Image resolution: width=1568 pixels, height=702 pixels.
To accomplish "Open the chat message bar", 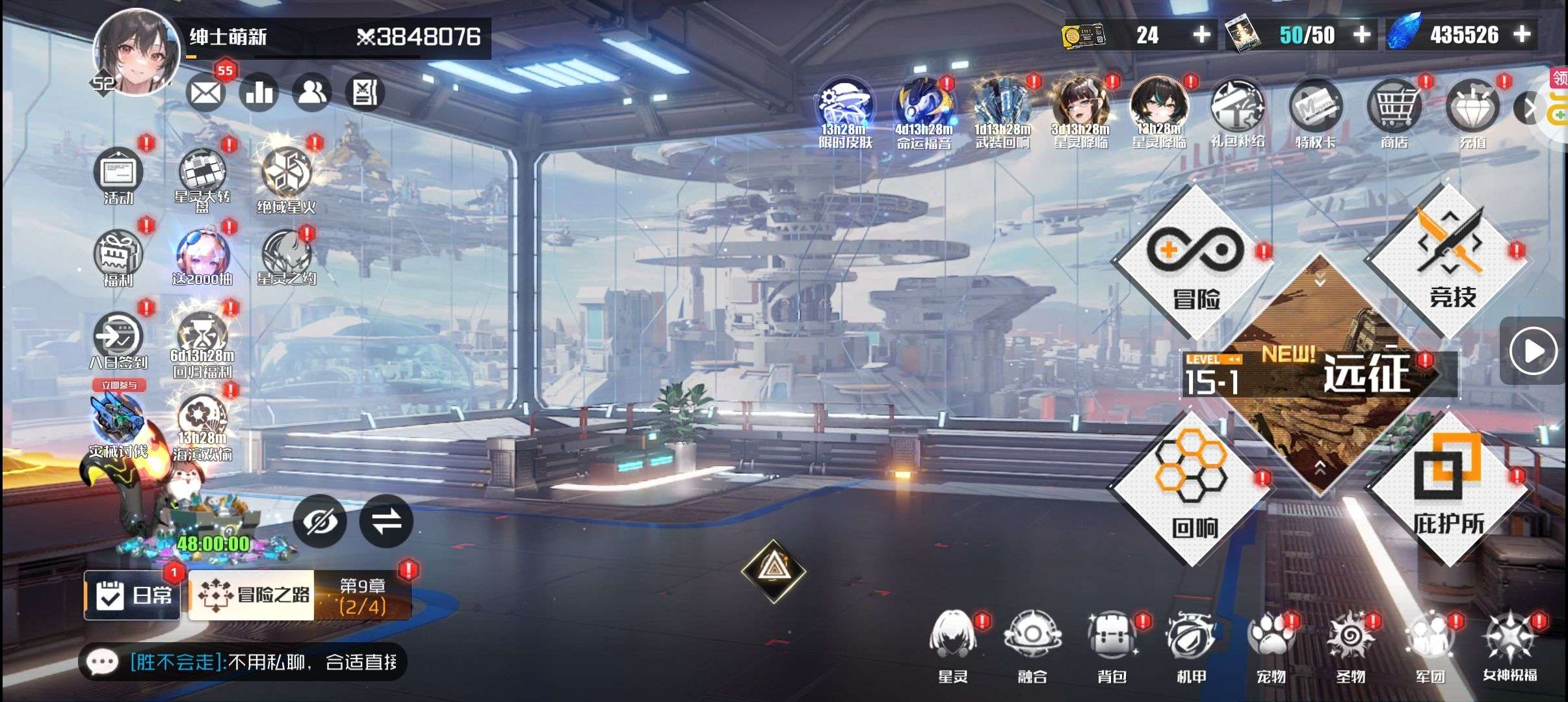I will 242,662.
